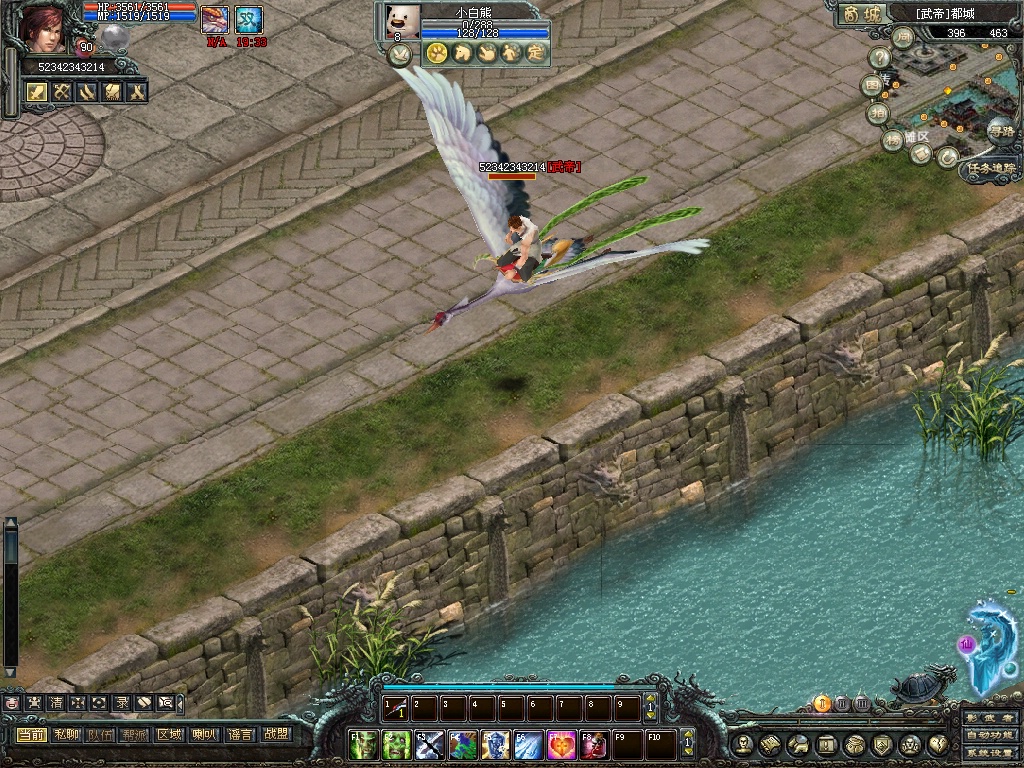Use the F7 pink heart skill
Viewport: 1024px width, 768px height.
point(561,745)
